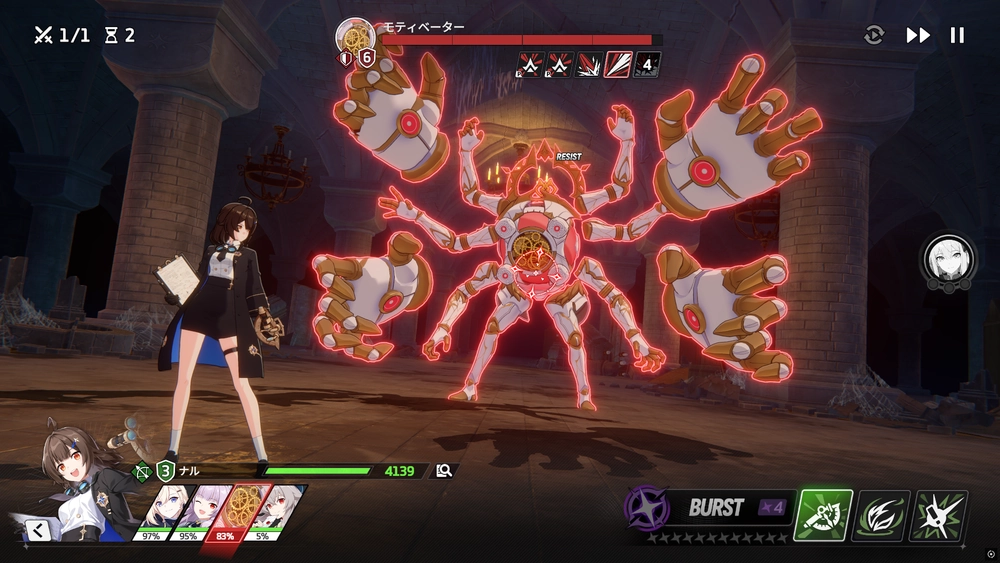Pause the battle
The width and height of the screenshot is (1000, 563).
pos(957,36)
